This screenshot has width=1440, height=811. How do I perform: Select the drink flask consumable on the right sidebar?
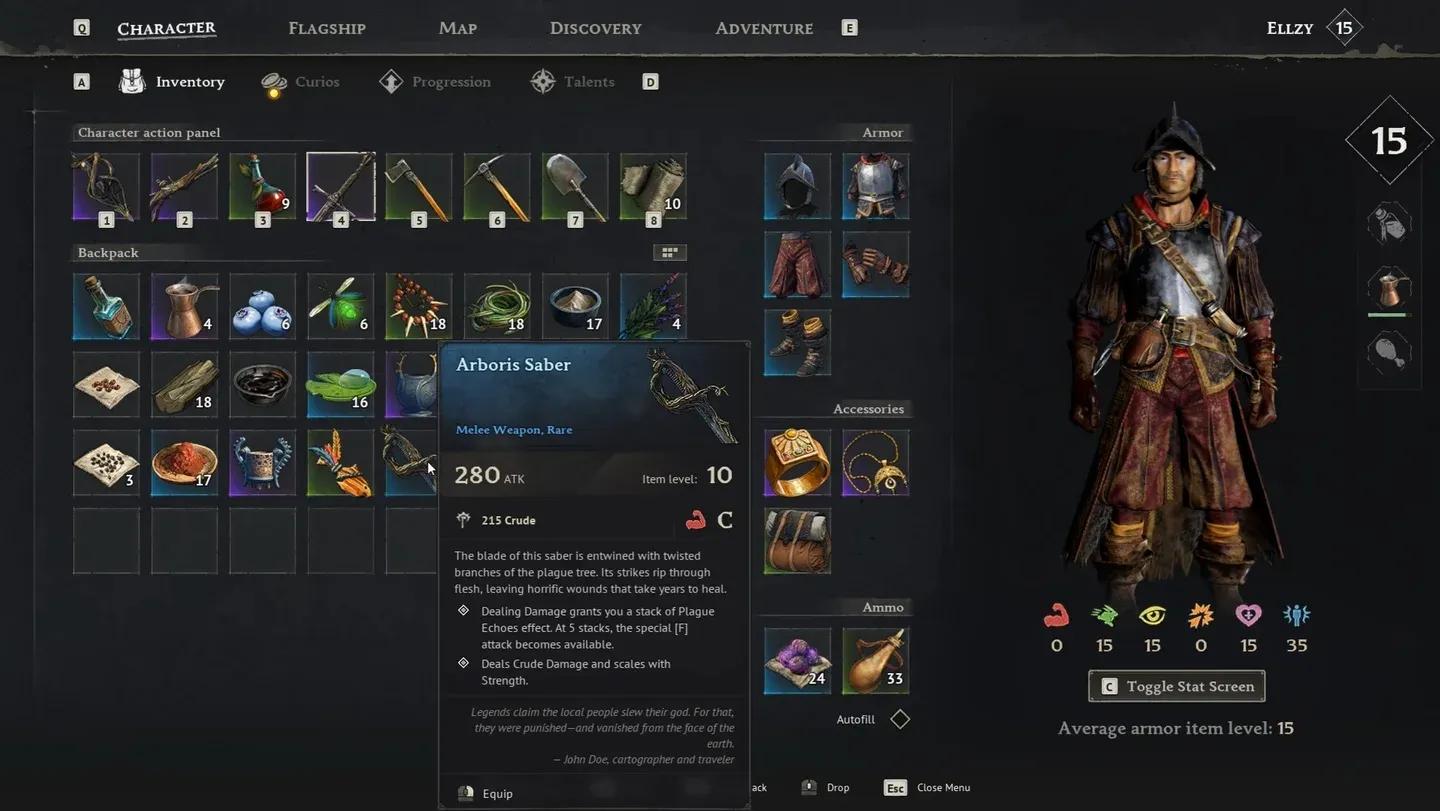click(1389, 221)
